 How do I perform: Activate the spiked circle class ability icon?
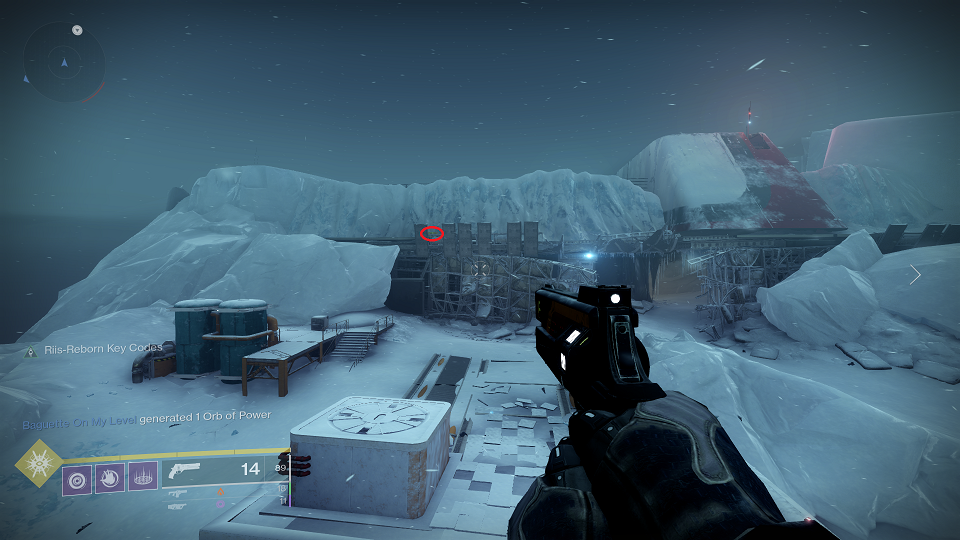pos(142,477)
